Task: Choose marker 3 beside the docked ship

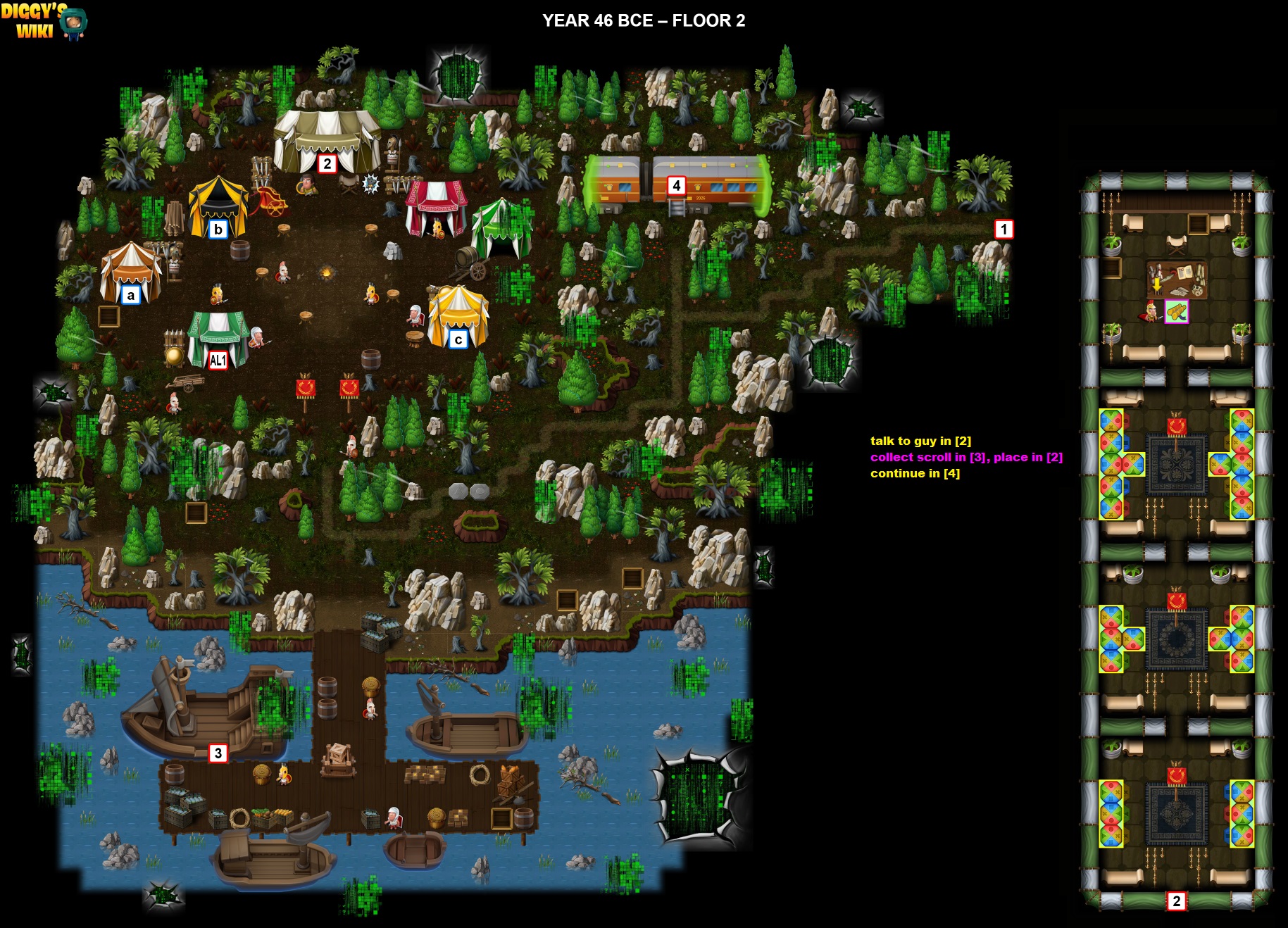Action: [x=218, y=753]
